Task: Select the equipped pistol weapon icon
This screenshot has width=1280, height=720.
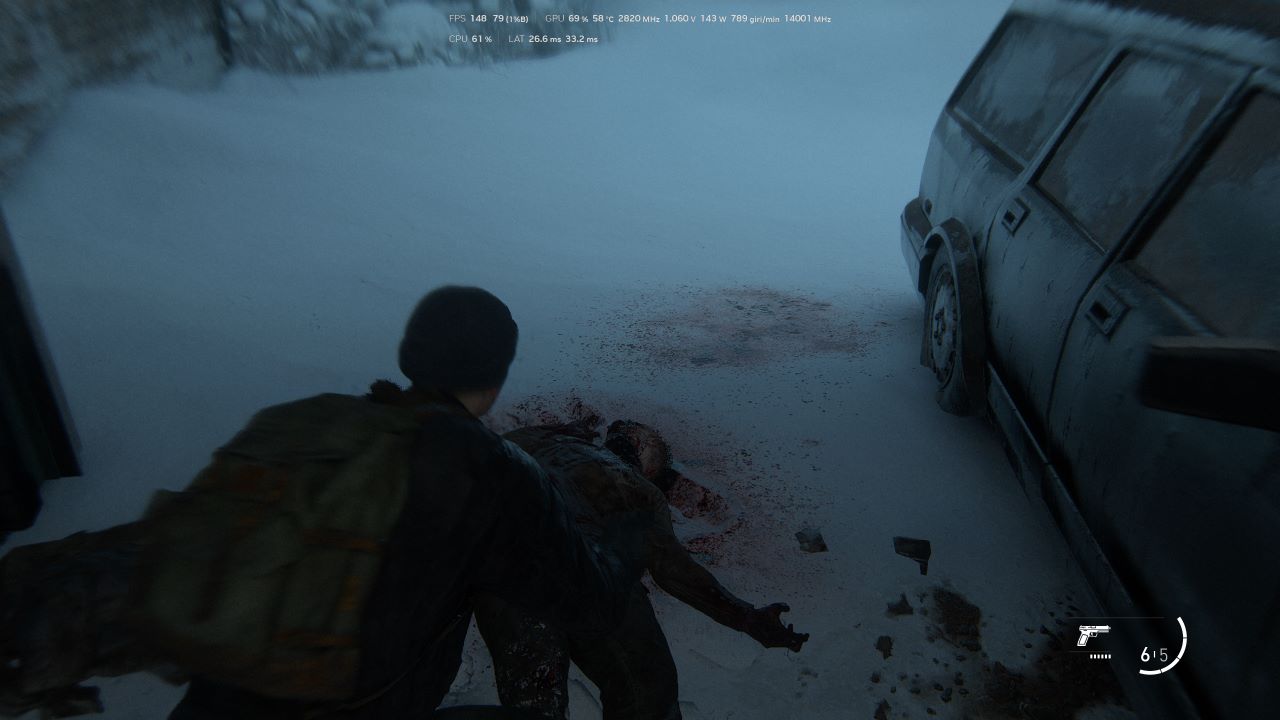Action: (1093, 636)
